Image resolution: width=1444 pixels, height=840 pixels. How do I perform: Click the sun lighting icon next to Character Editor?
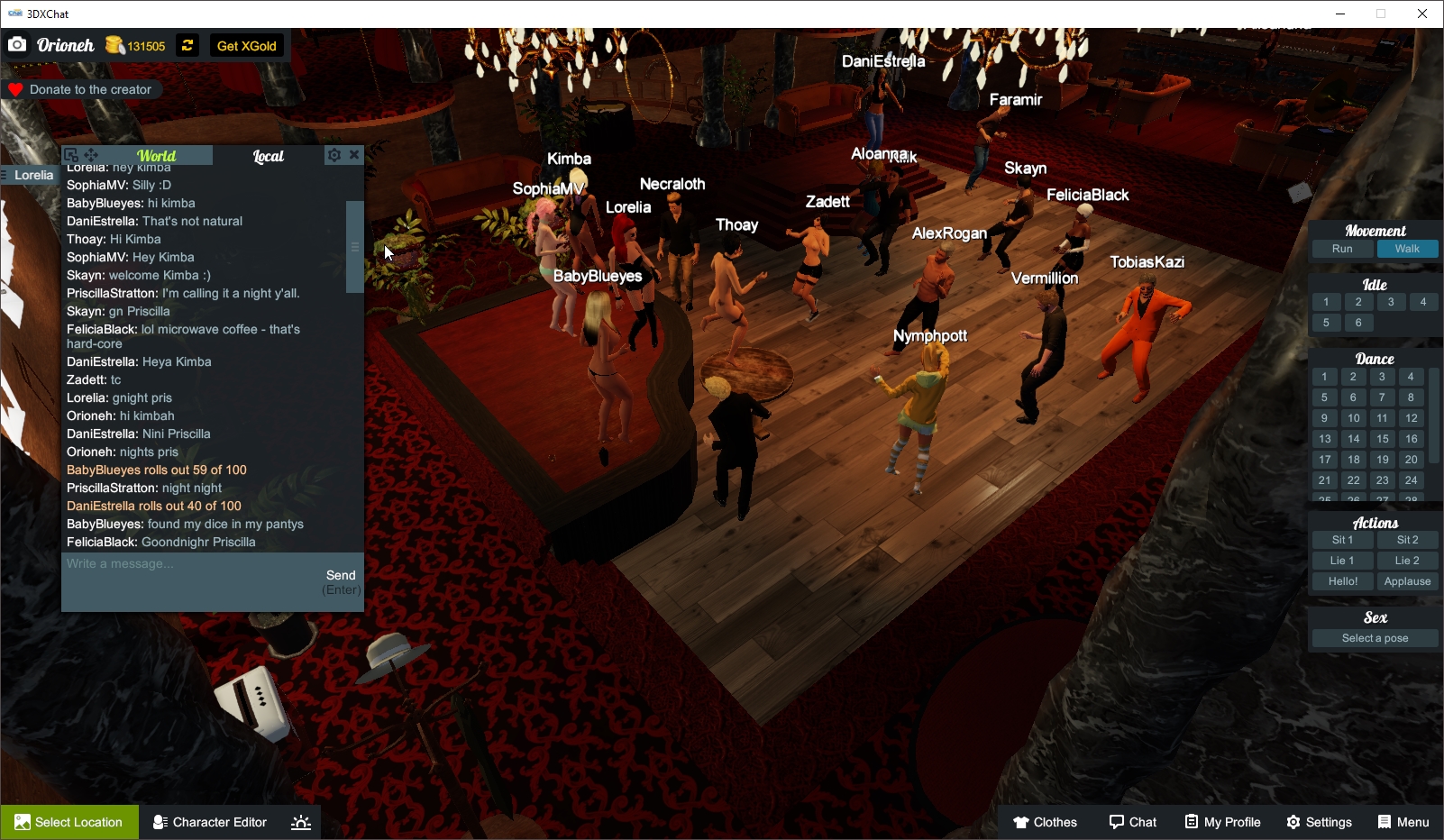[x=299, y=821]
